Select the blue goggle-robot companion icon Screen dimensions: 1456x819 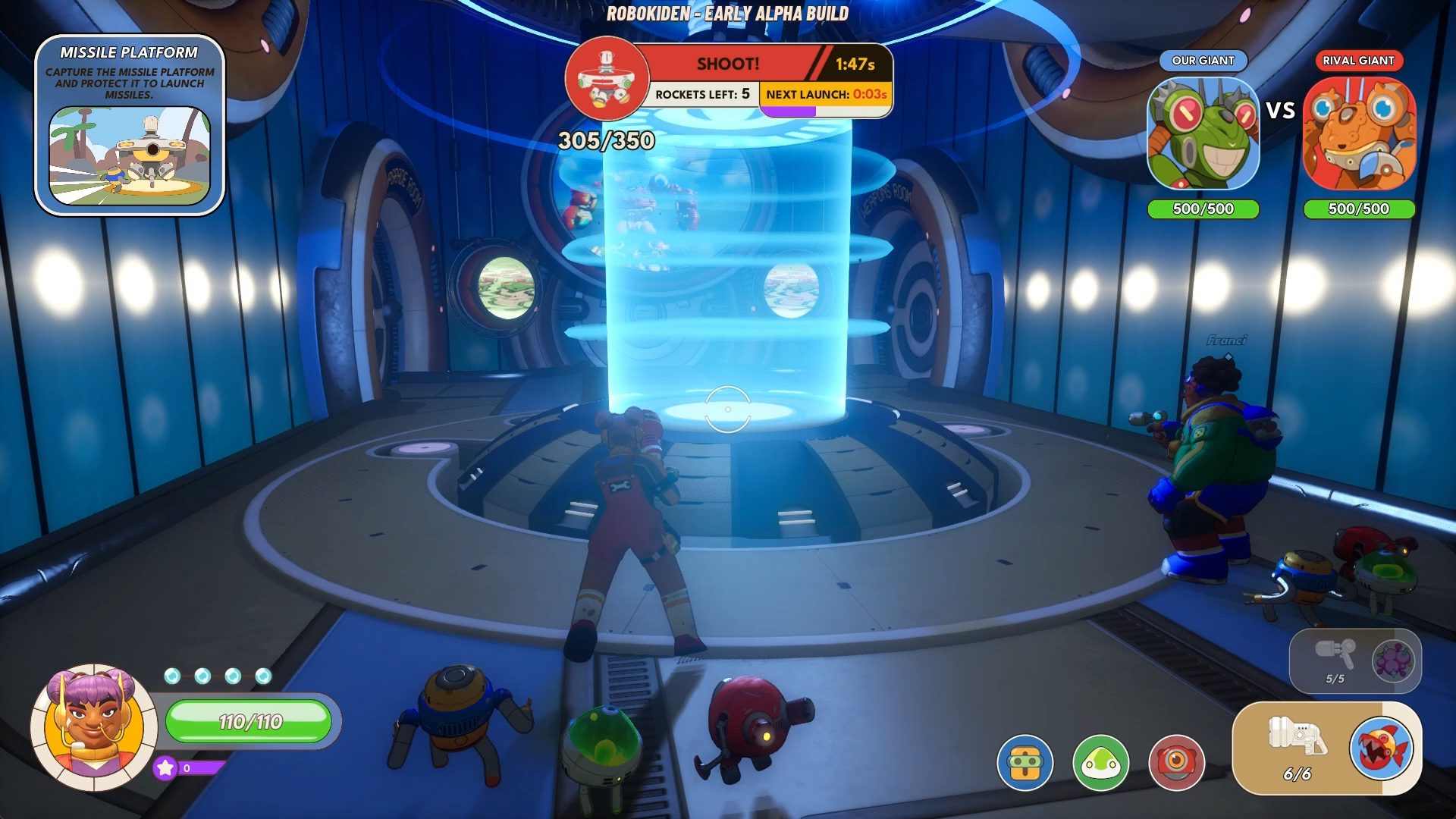coord(1025,762)
